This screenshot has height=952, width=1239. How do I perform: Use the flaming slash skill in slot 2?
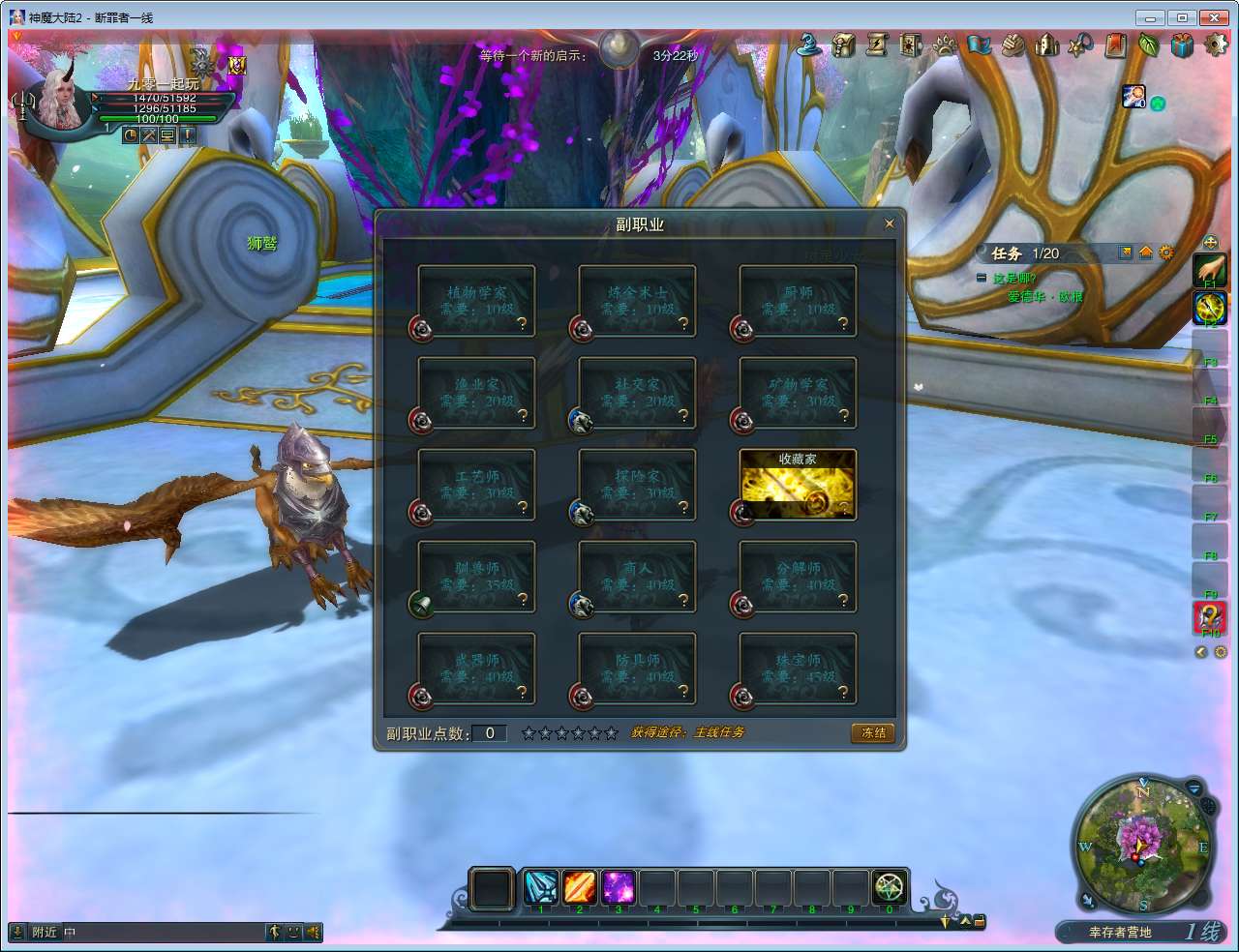coord(579,887)
